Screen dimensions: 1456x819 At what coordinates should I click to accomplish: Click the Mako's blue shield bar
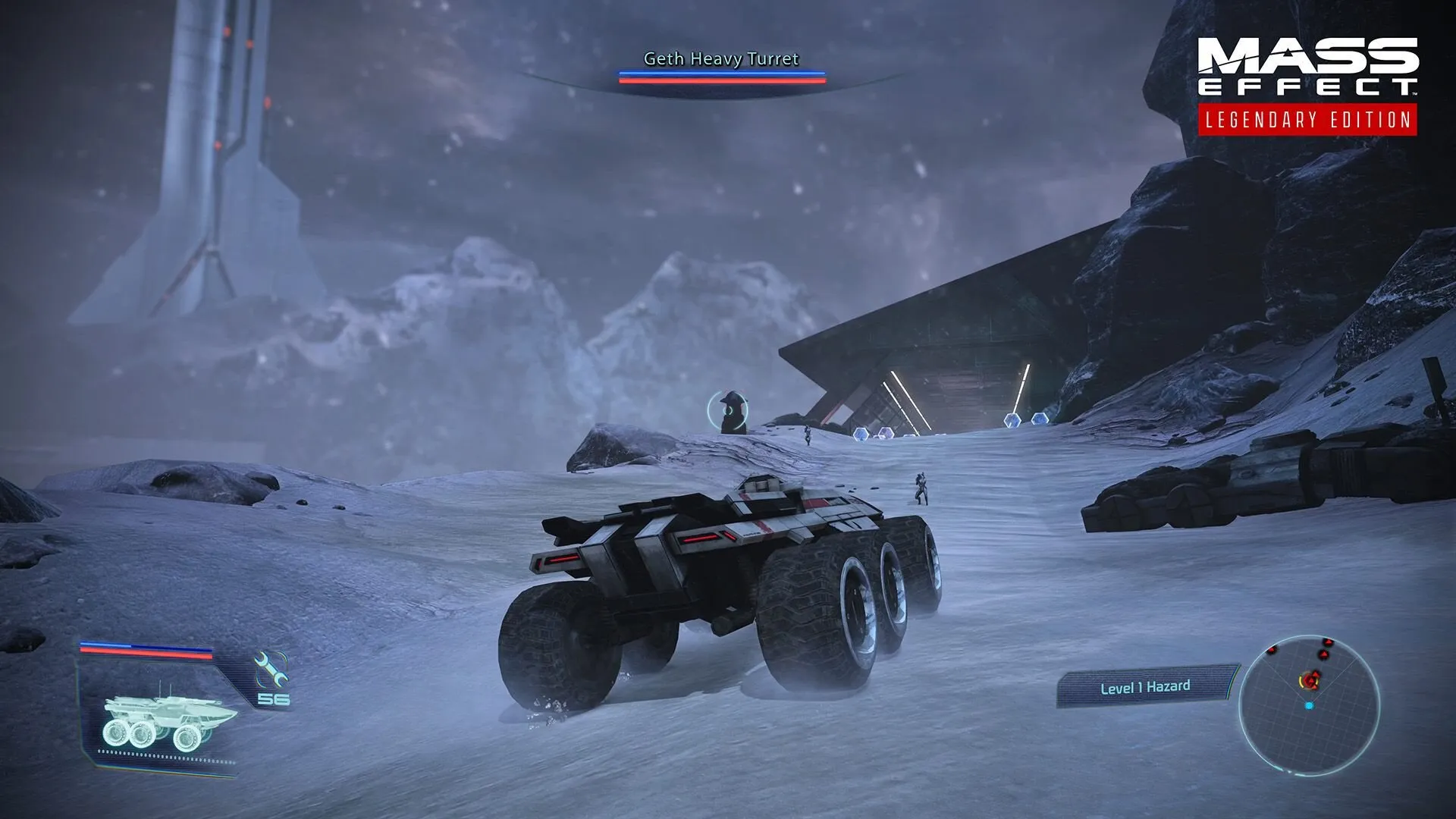click(139, 647)
